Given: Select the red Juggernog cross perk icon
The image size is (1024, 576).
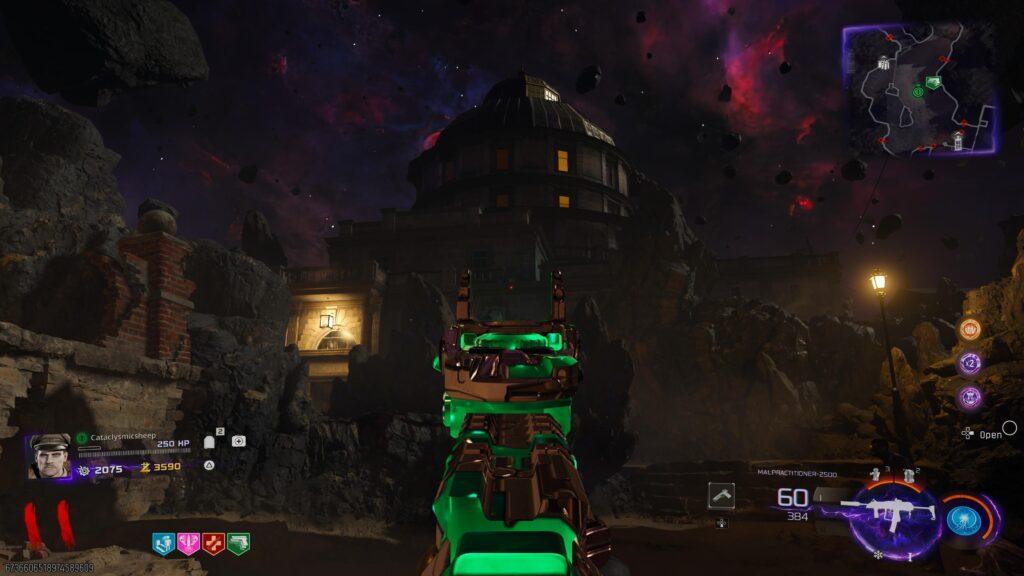Looking at the screenshot, I should [x=213, y=543].
